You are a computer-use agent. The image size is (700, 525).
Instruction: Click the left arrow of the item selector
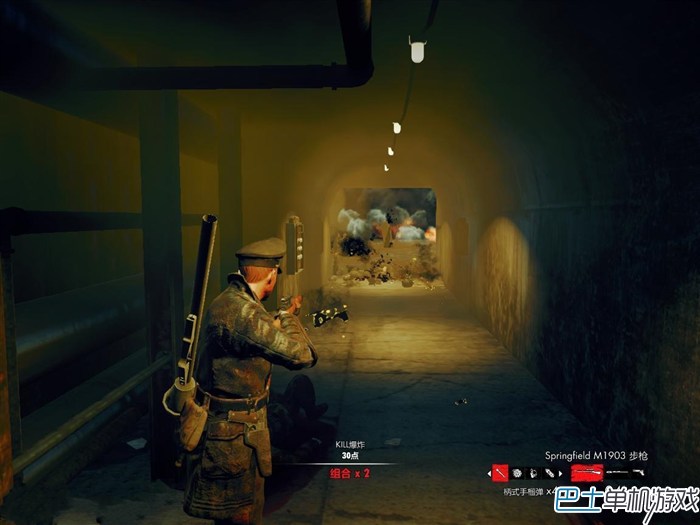point(489,473)
